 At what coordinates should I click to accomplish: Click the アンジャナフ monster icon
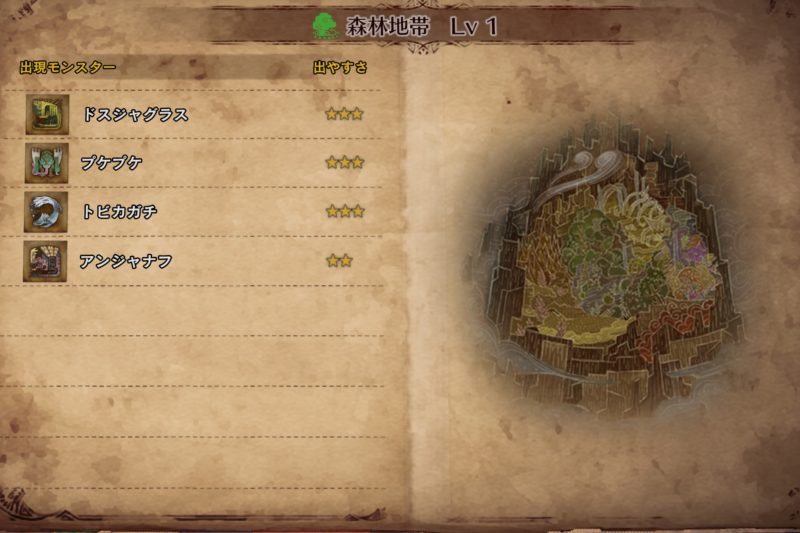click(x=47, y=261)
